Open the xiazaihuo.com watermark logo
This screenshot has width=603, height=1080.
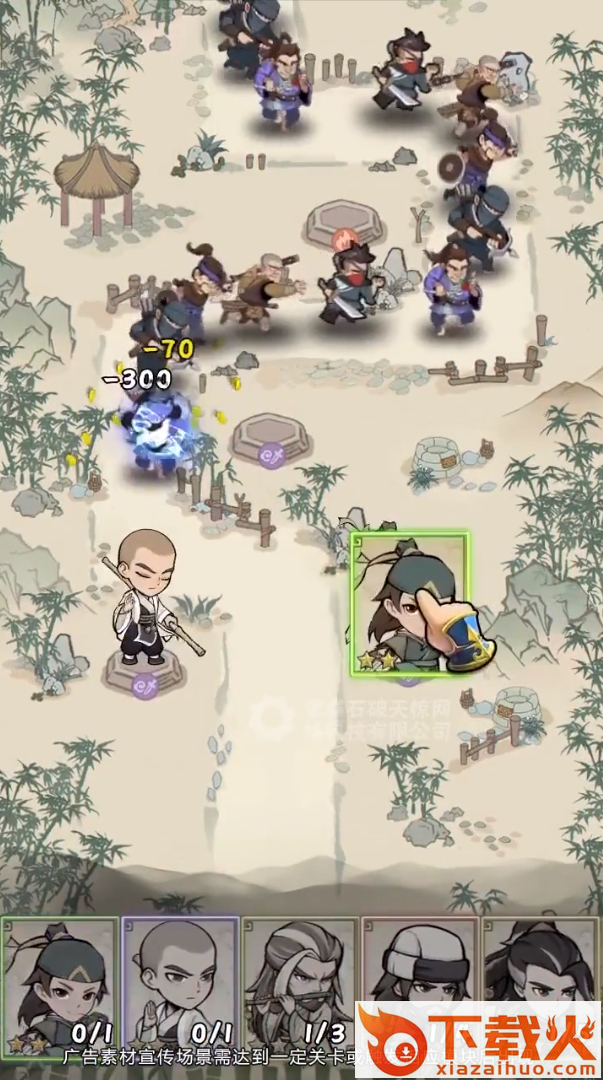coord(478,1040)
